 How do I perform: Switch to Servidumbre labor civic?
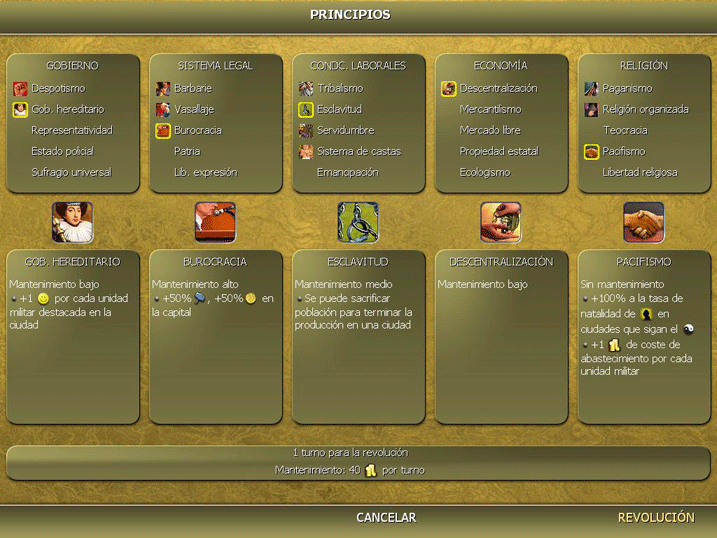[x=345, y=130]
